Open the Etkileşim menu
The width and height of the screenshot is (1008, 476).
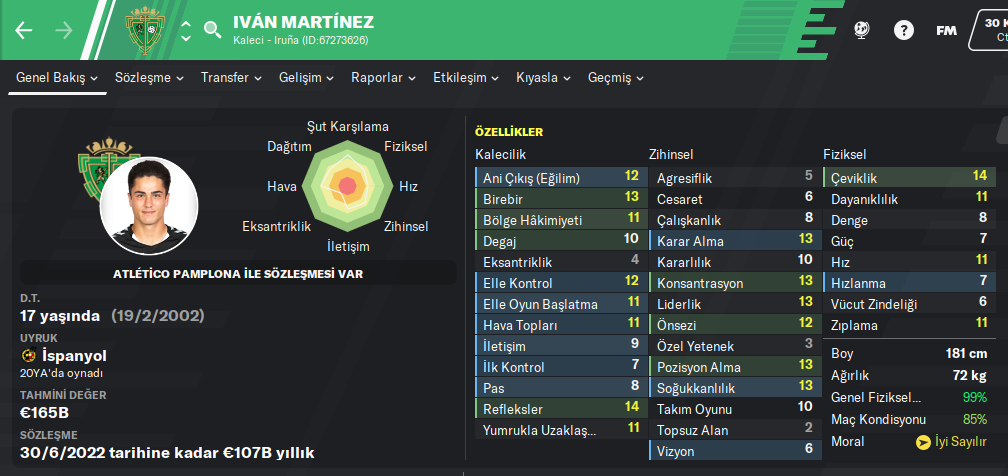pyautogui.click(x=466, y=77)
